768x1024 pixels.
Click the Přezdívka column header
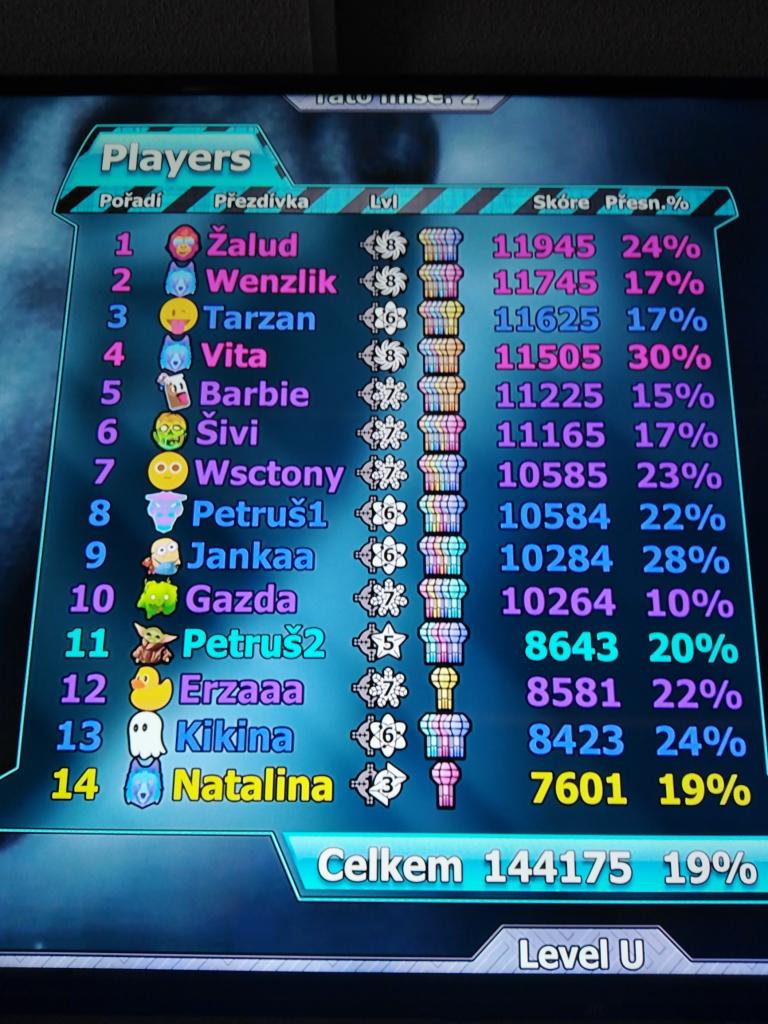(260, 201)
